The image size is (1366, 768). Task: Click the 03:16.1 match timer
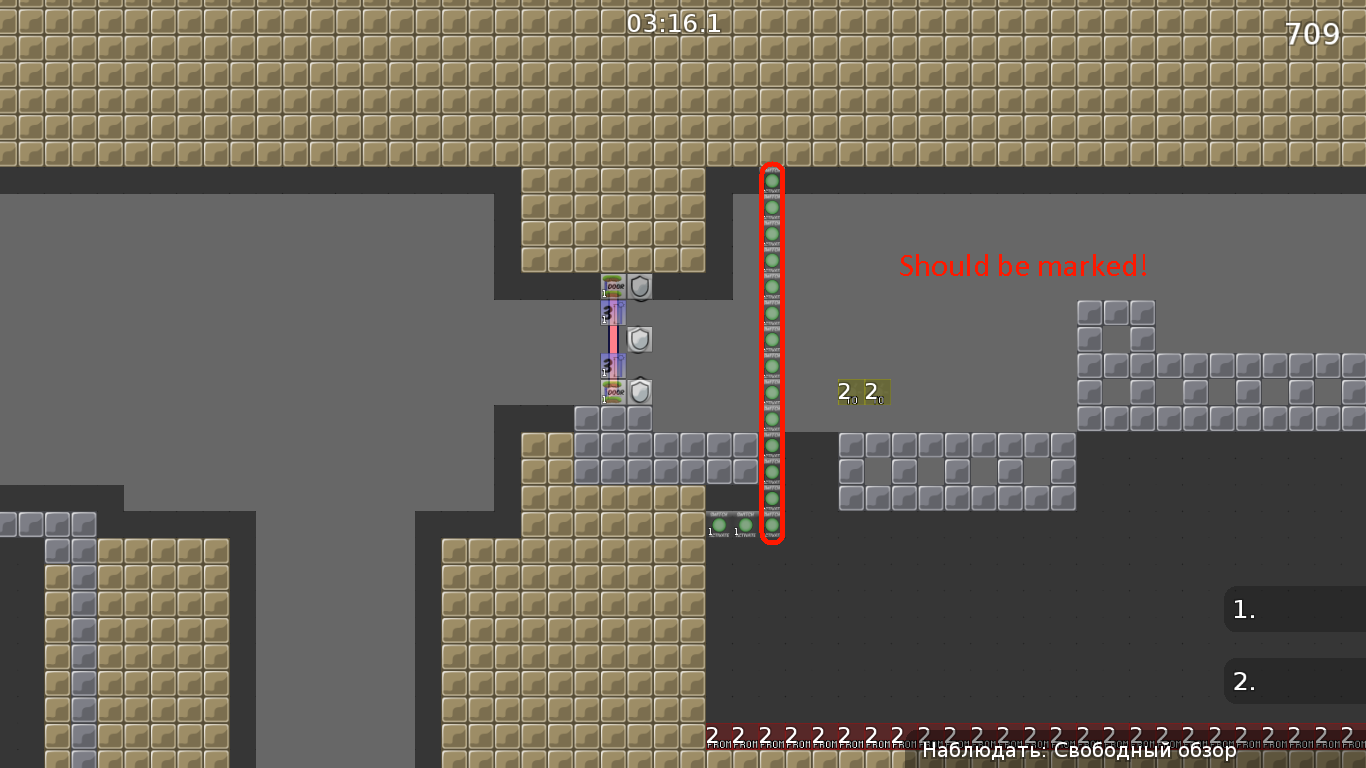pyautogui.click(x=671, y=22)
